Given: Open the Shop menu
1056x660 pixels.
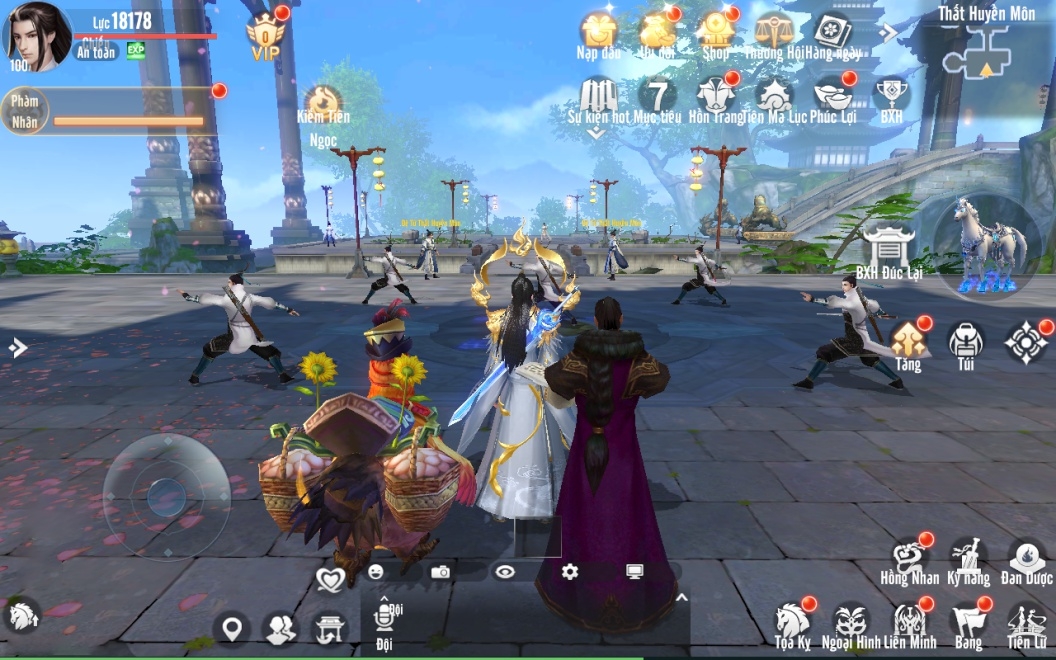Looking at the screenshot, I should (x=716, y=32).
